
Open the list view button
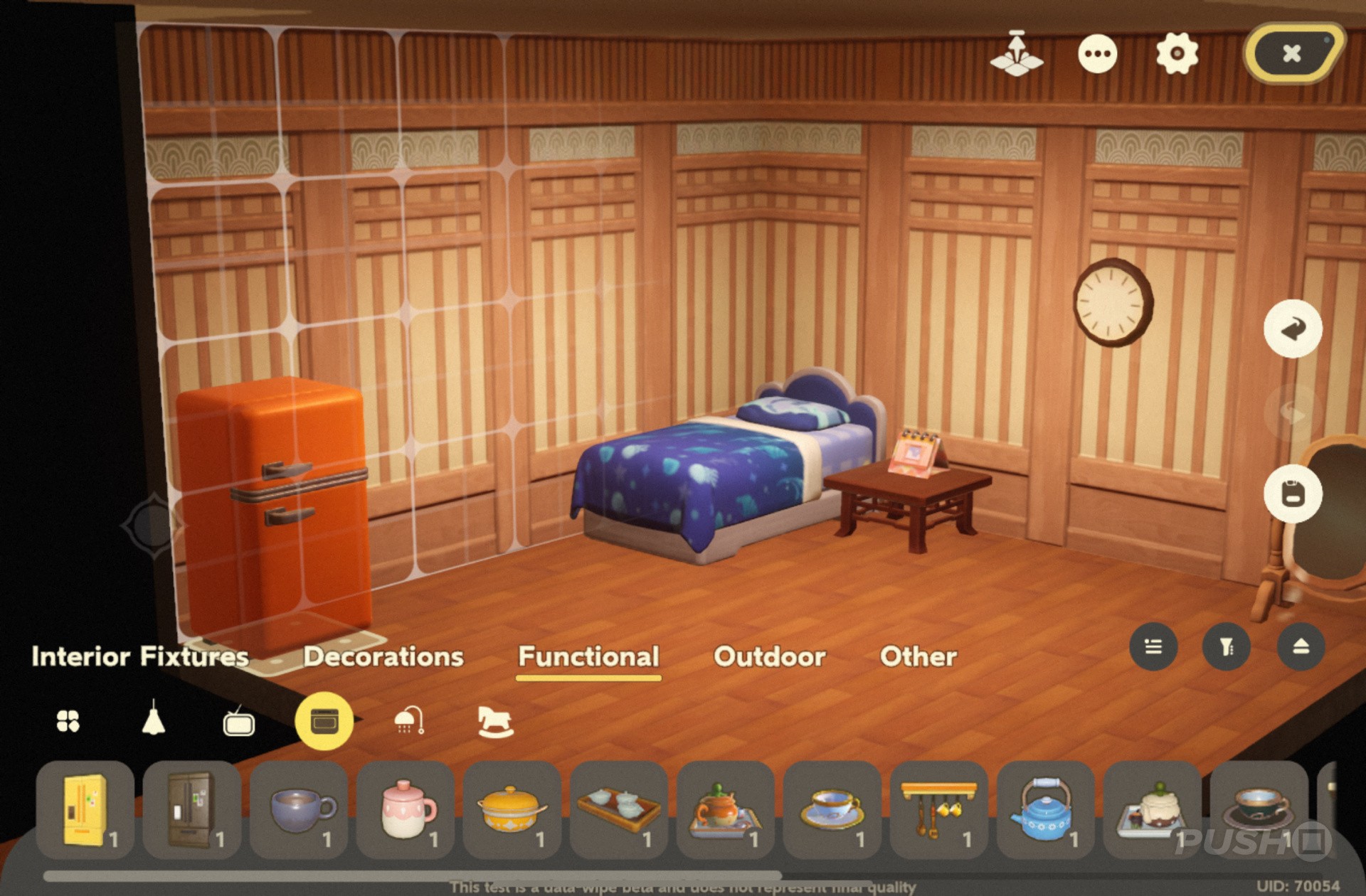coord(1153,646)
